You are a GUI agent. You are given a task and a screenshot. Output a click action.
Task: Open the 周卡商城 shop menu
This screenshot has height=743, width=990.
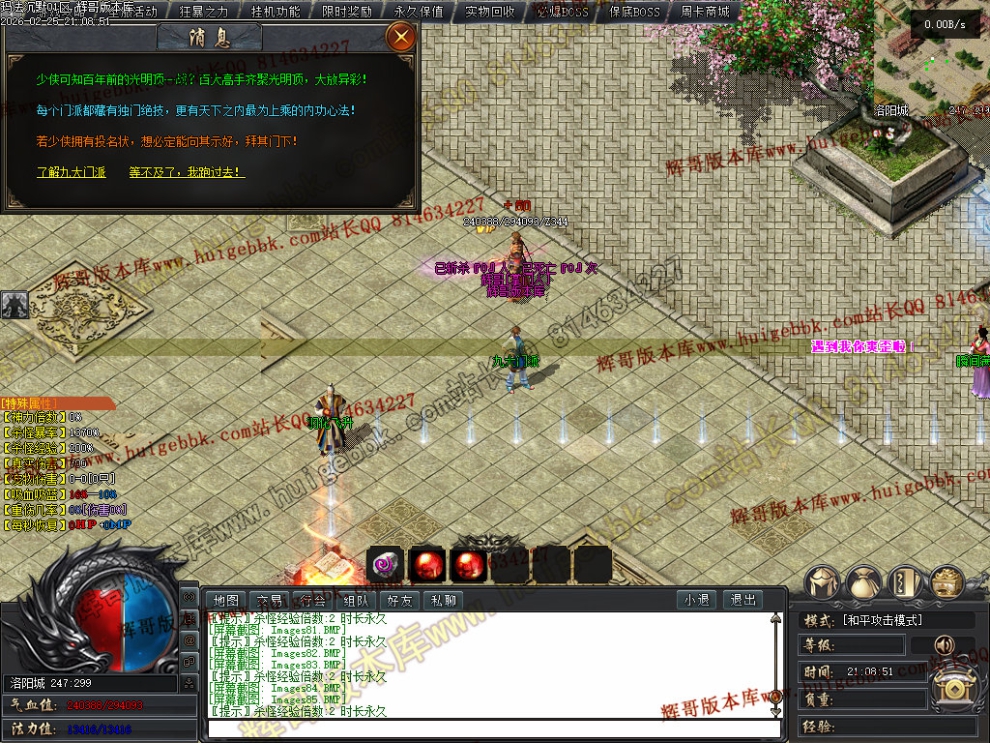[x=705, y=12]
